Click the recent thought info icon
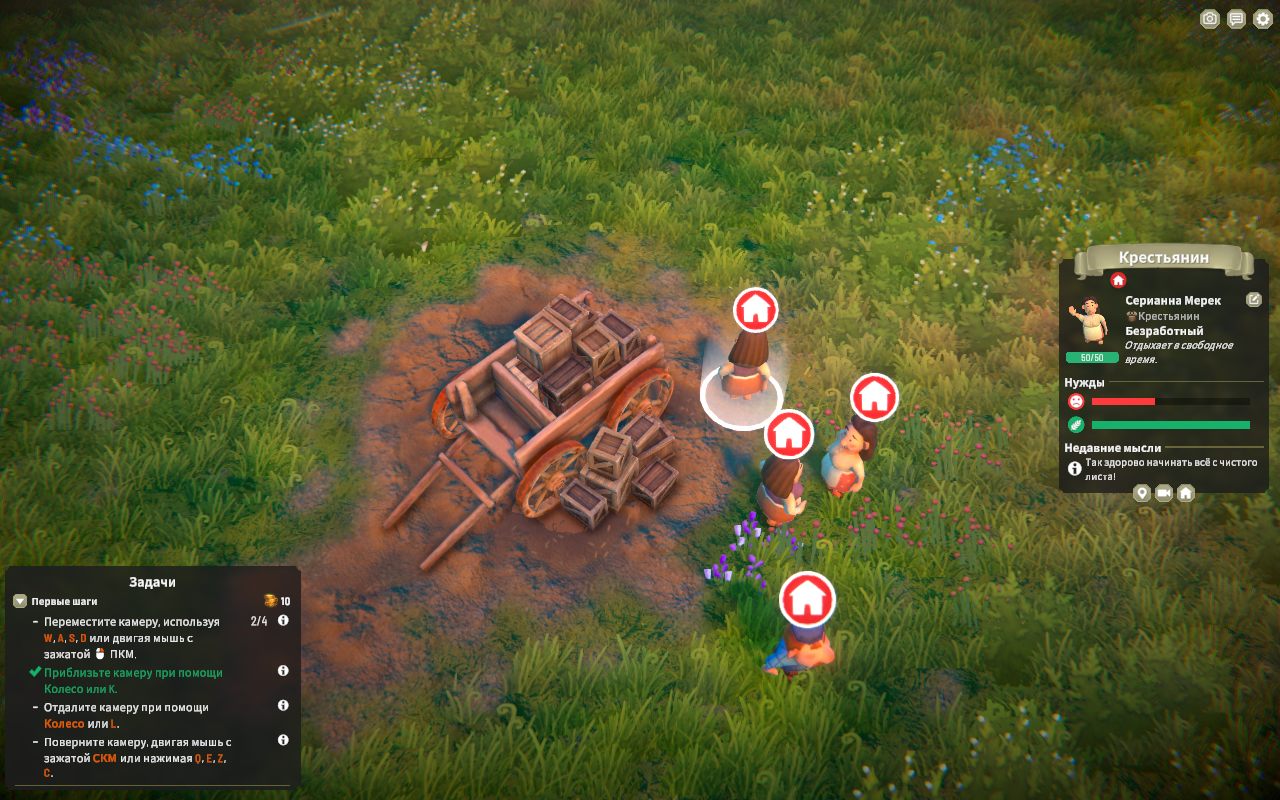Viewport: 1280px width, 800px height. (x=1075, y=468)
